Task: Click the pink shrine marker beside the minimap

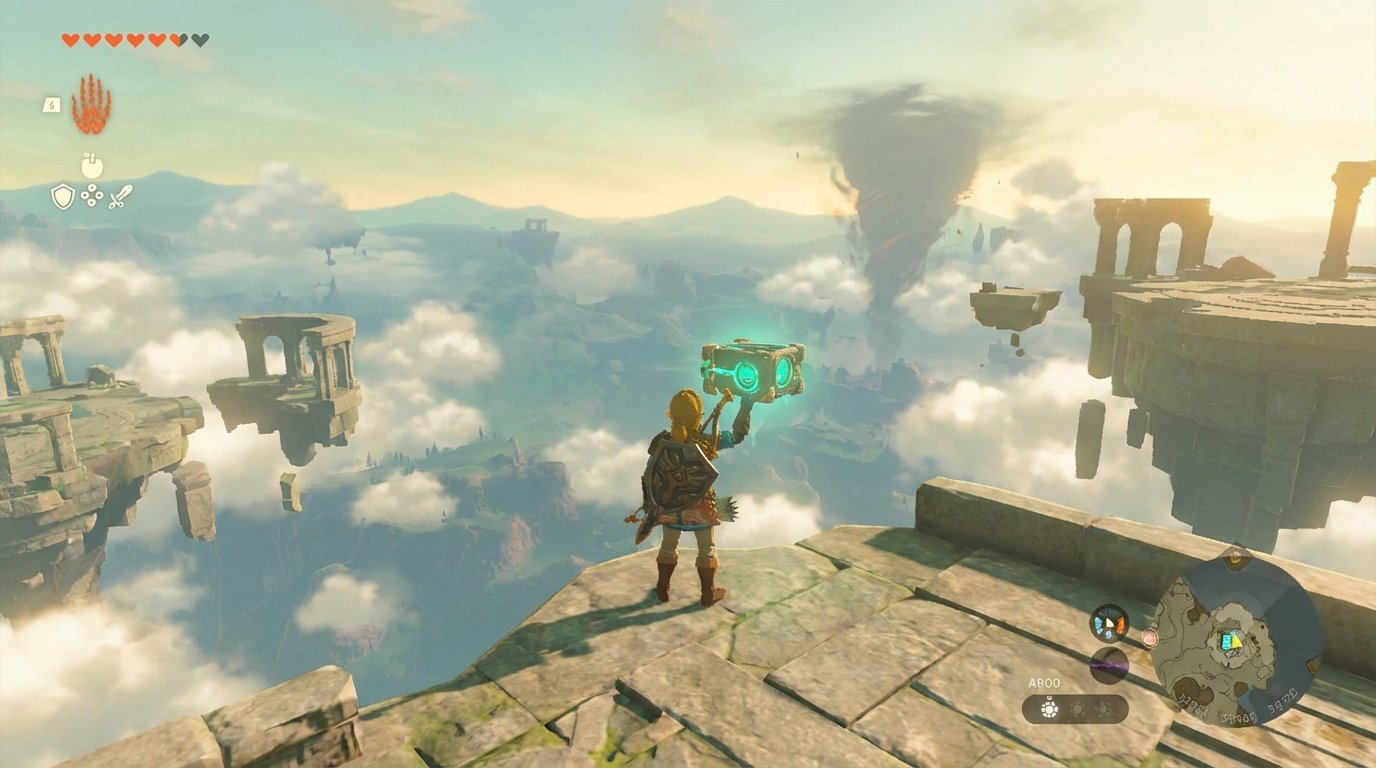Action: [x=1149, y=637]
